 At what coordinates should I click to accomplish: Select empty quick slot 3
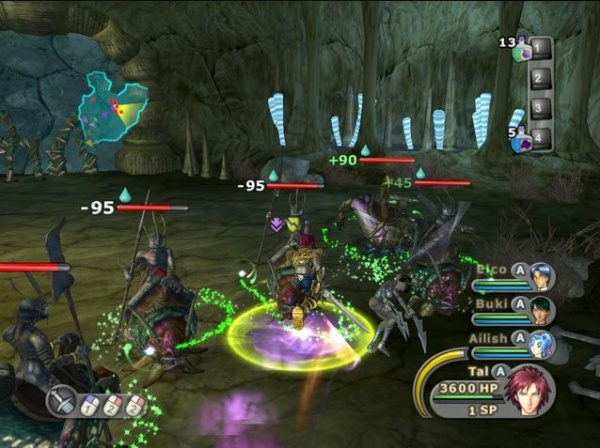pos(540,108)
